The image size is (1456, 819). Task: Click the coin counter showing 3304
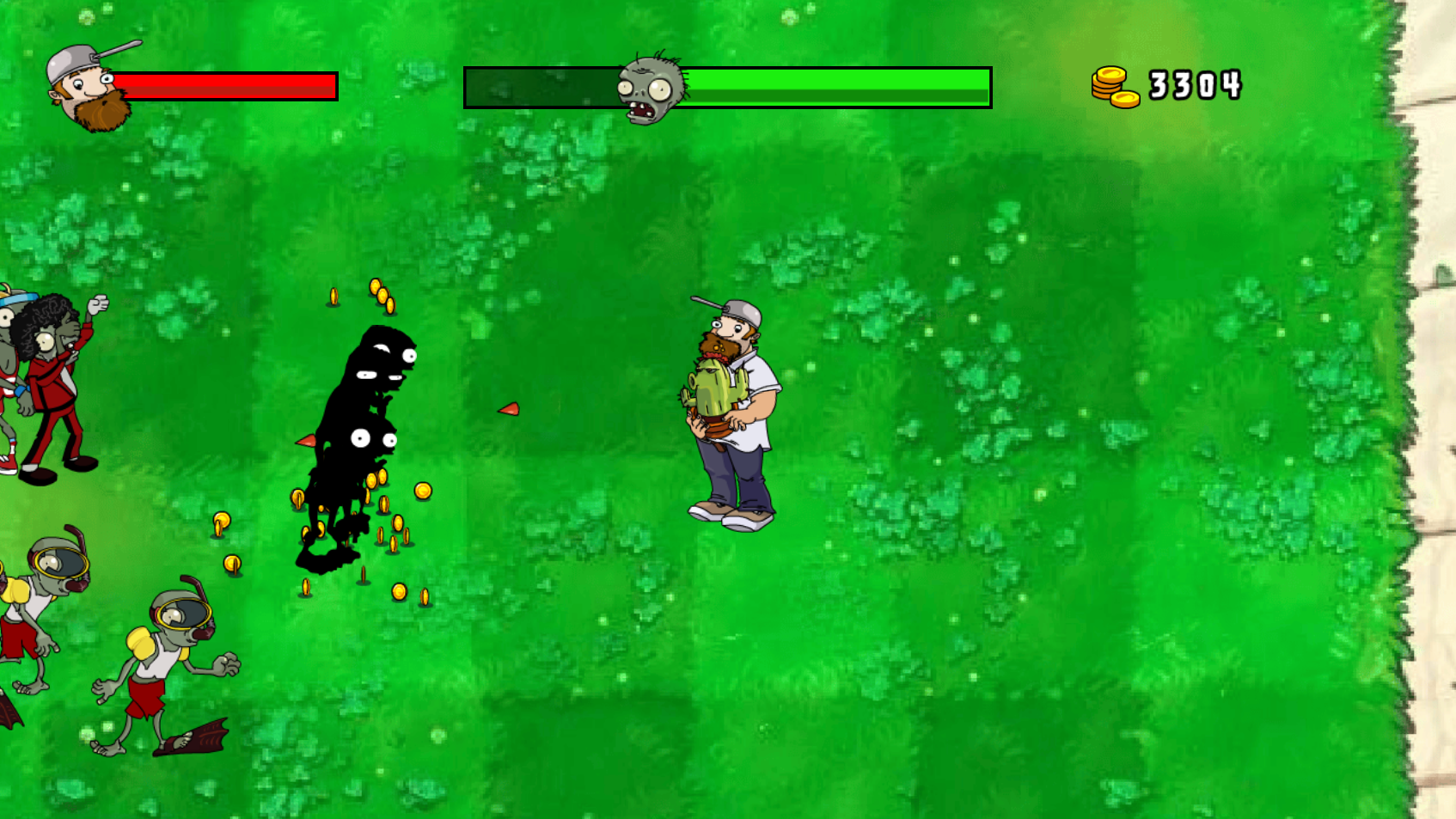coord(1196,85)
